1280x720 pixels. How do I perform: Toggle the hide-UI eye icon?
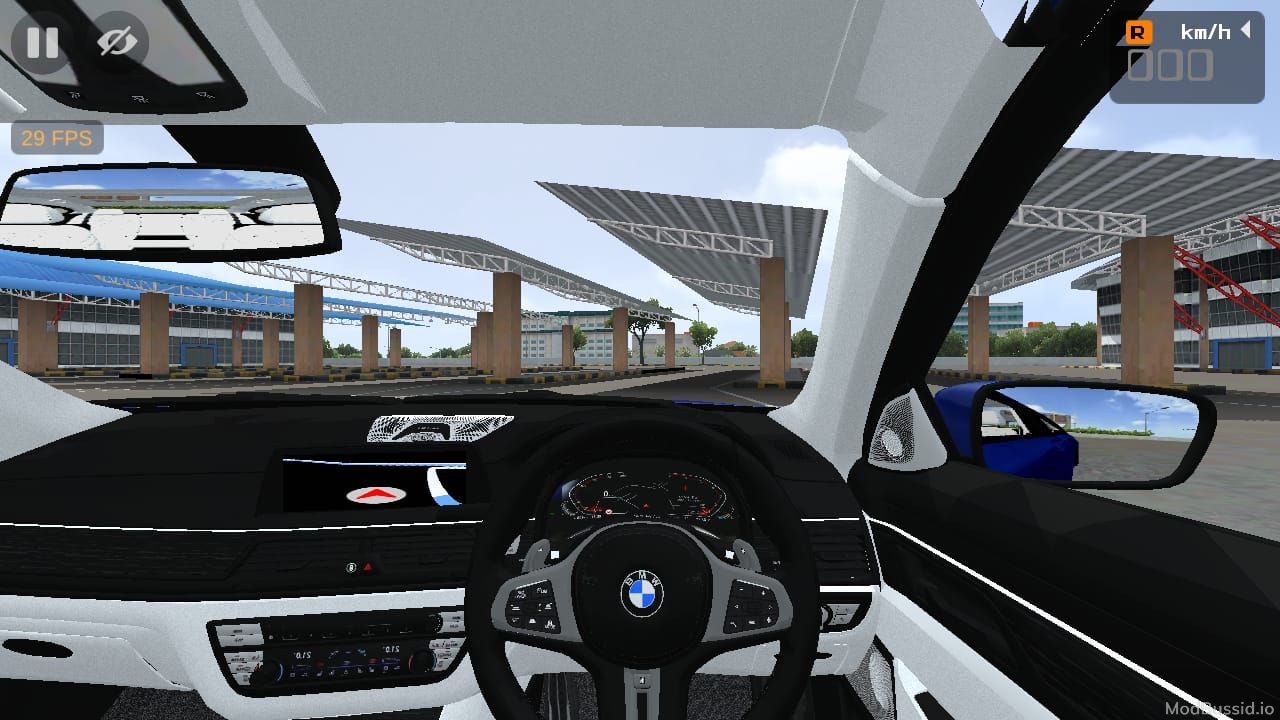click(117, 42)
